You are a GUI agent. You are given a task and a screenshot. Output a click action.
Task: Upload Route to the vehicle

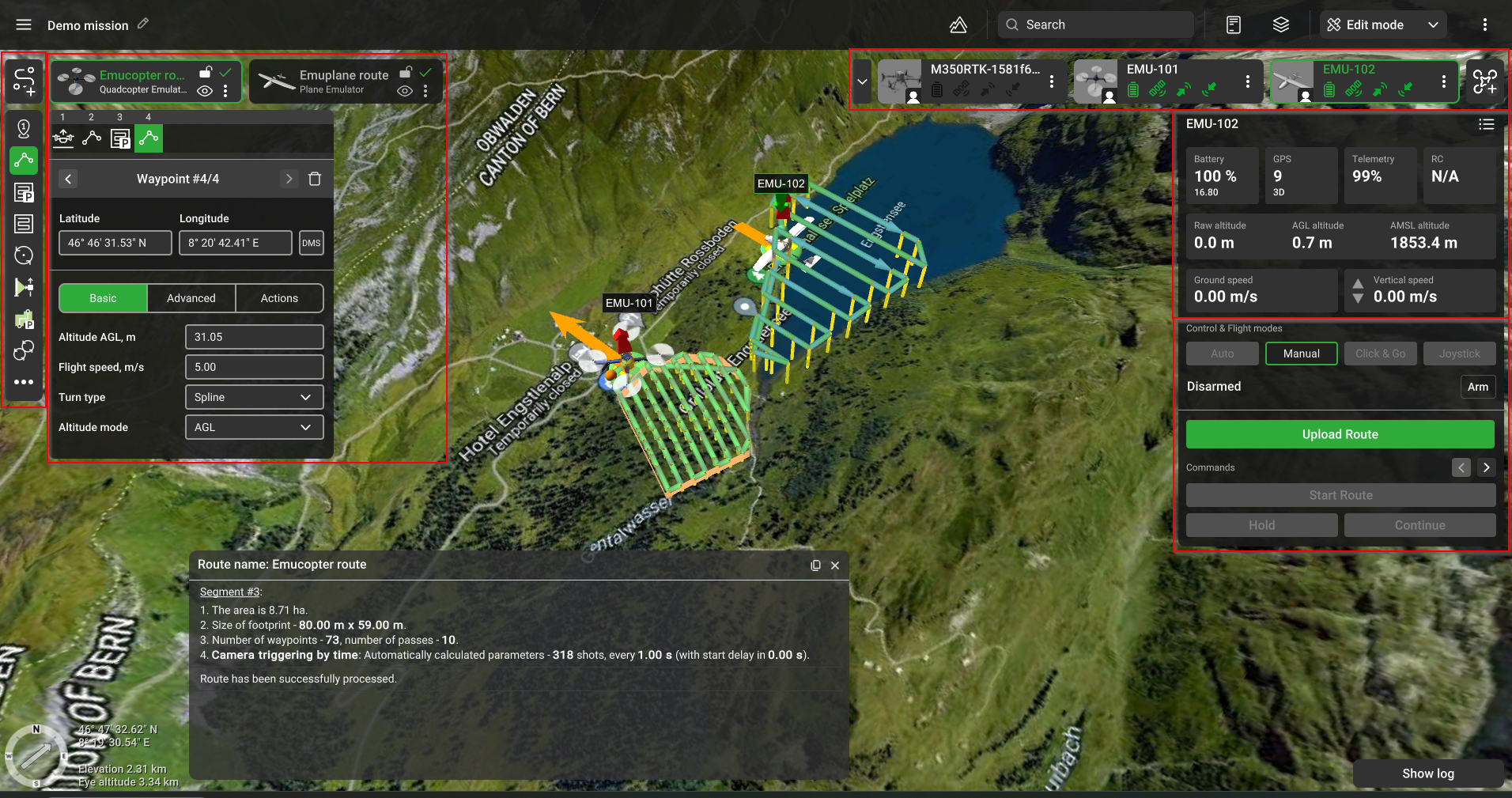tap(1340, 434)
